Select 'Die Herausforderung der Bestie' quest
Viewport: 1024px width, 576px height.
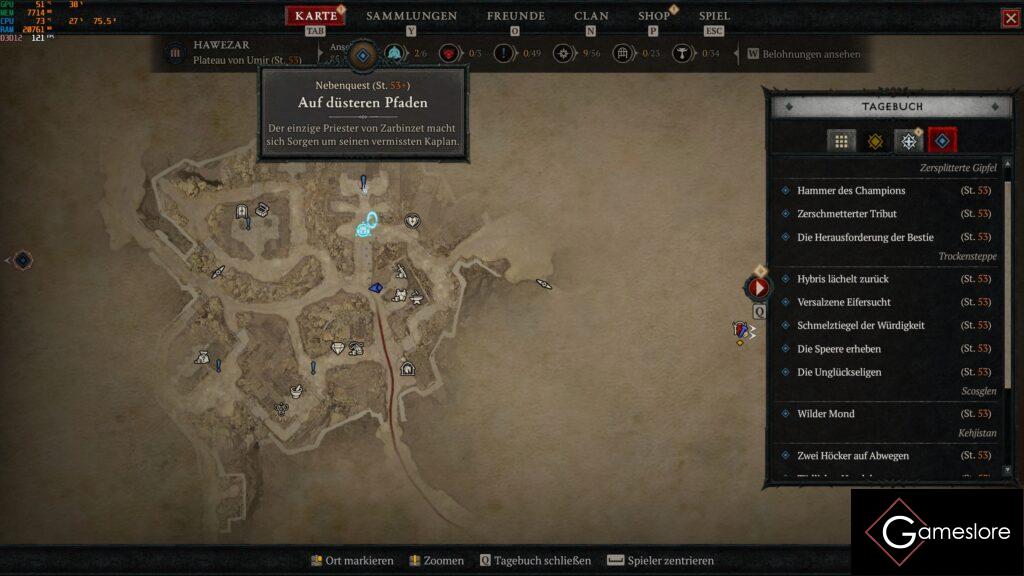(x=865, y=237)
